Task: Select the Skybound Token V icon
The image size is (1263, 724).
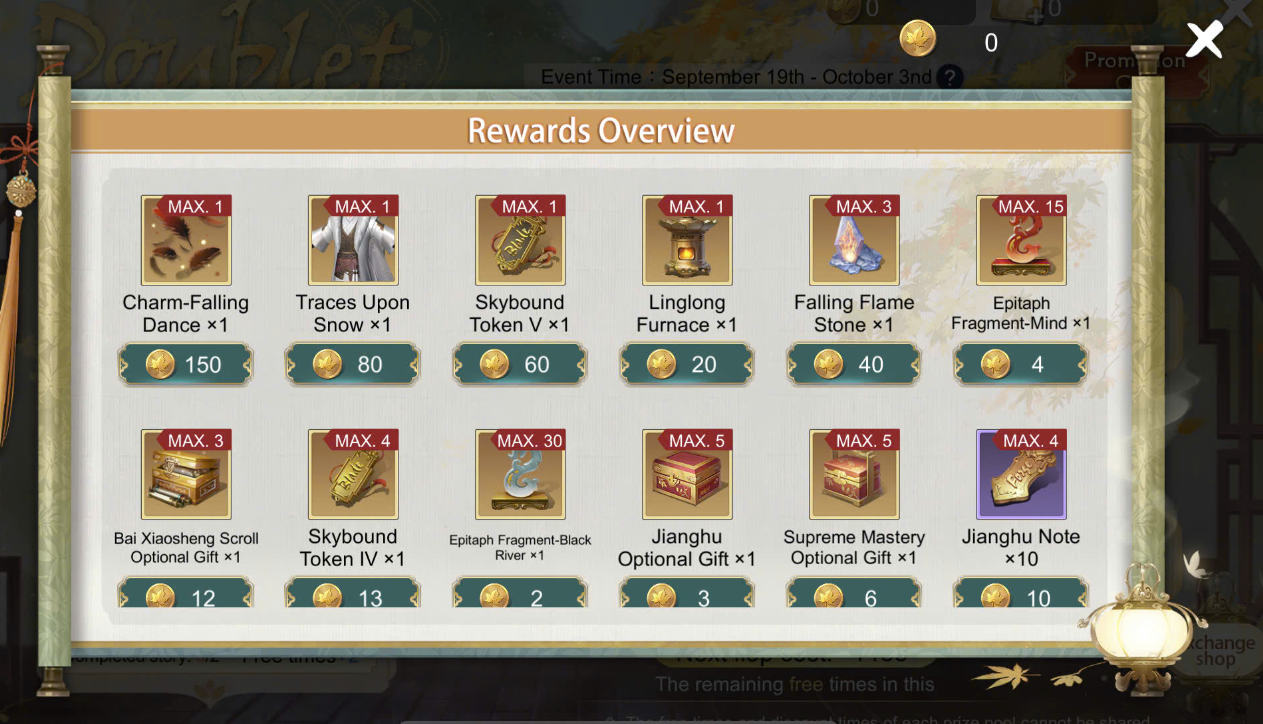Action: [x=520, y=241]
